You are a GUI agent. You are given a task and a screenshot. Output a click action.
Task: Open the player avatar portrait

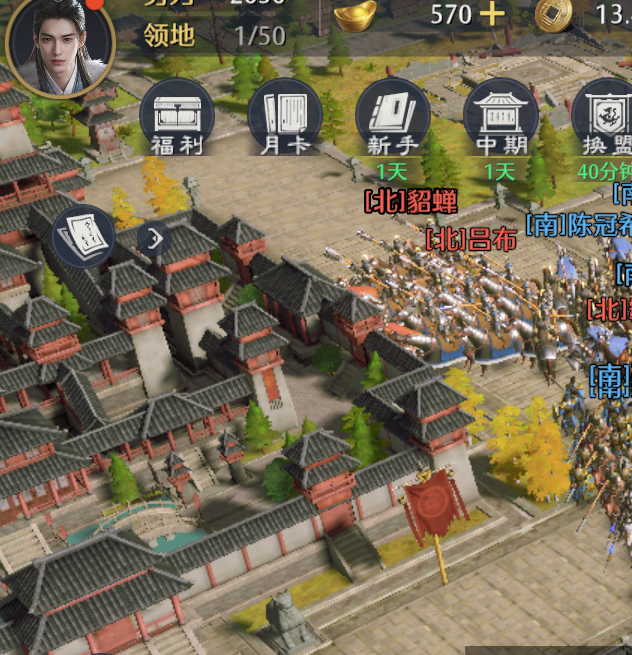[60, 45]
